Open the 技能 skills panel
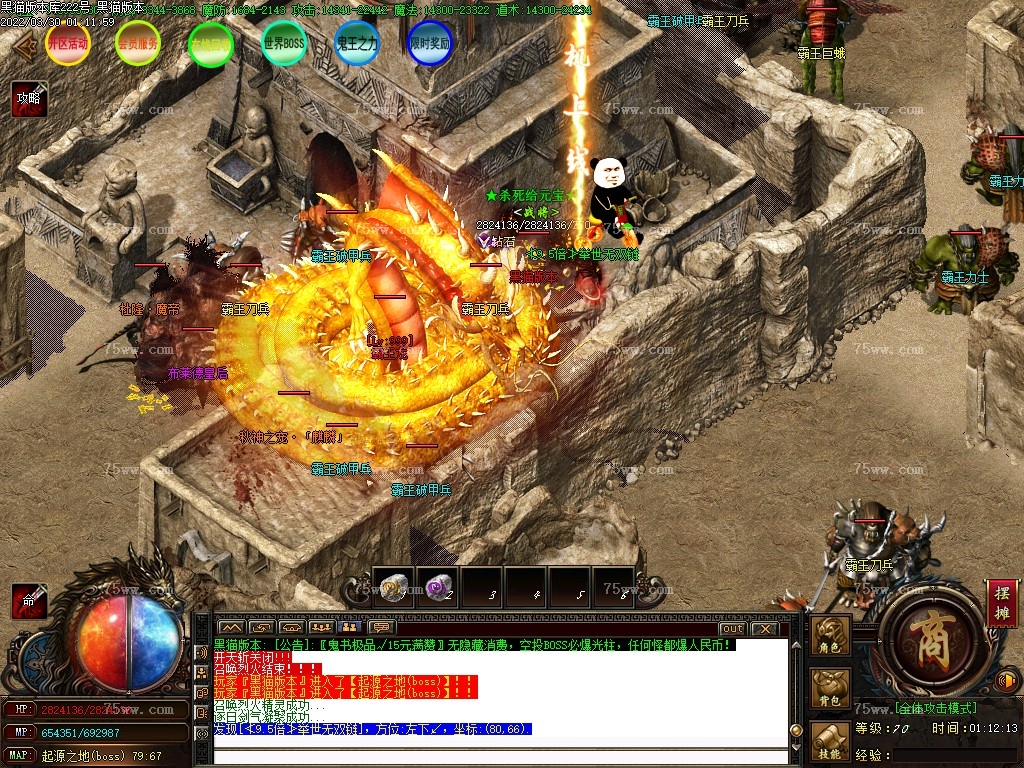The image size is (1024, 768). (830, 741)
